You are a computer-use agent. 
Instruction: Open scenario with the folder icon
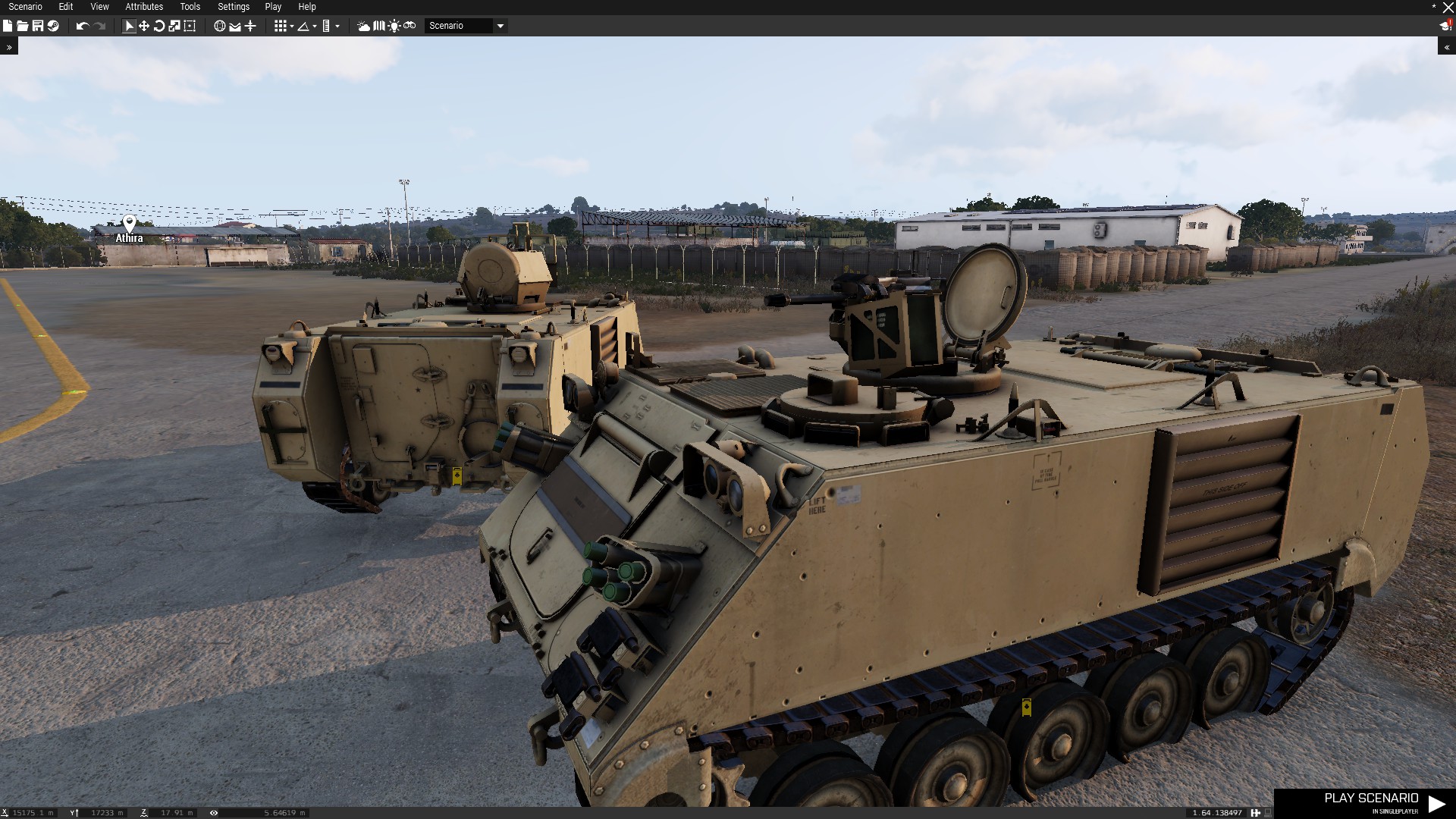[22, 26]
